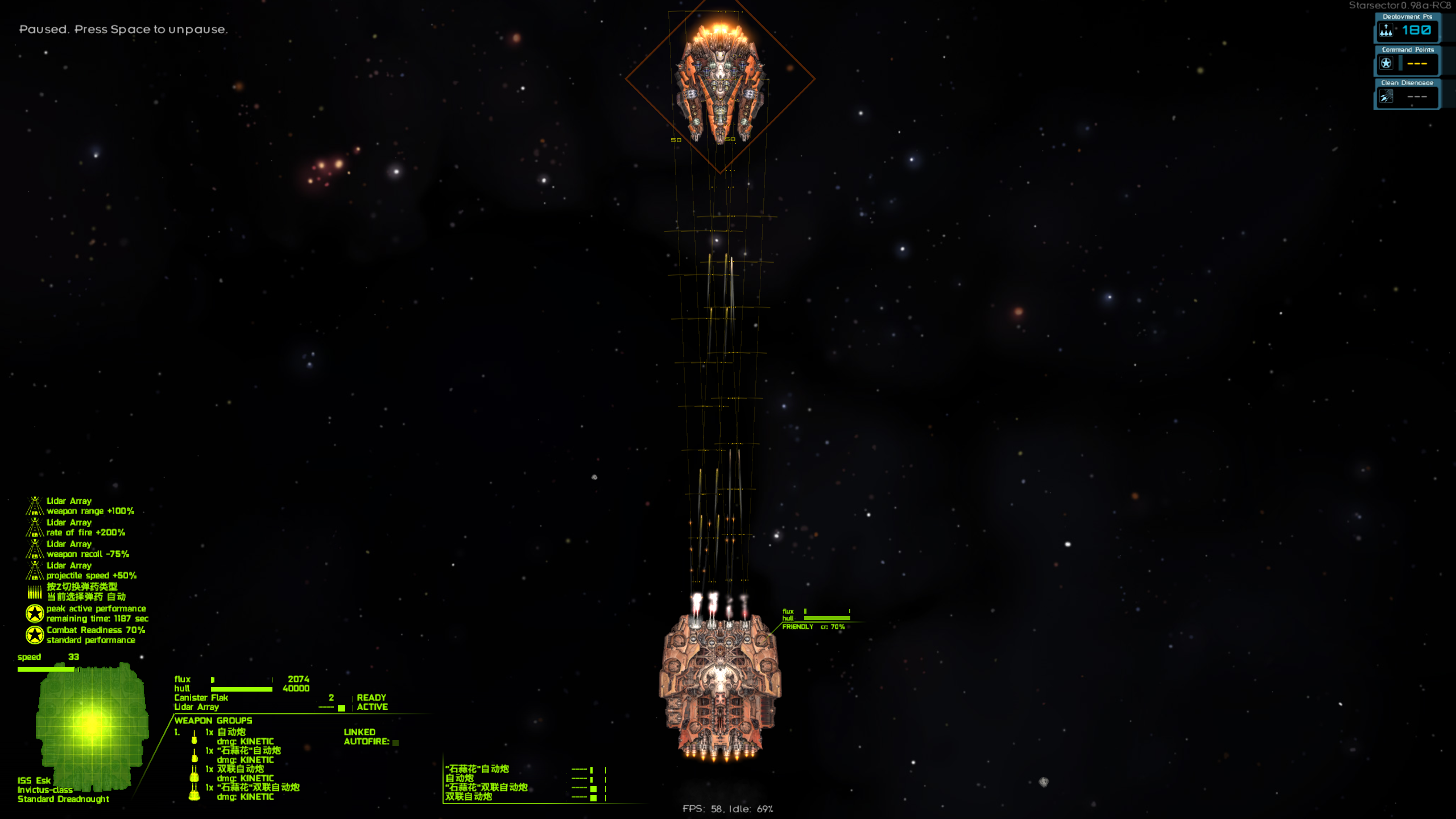Click the ammo type selector icon
This screenshot has height=819, width=1456.
(x=35, y=591)
